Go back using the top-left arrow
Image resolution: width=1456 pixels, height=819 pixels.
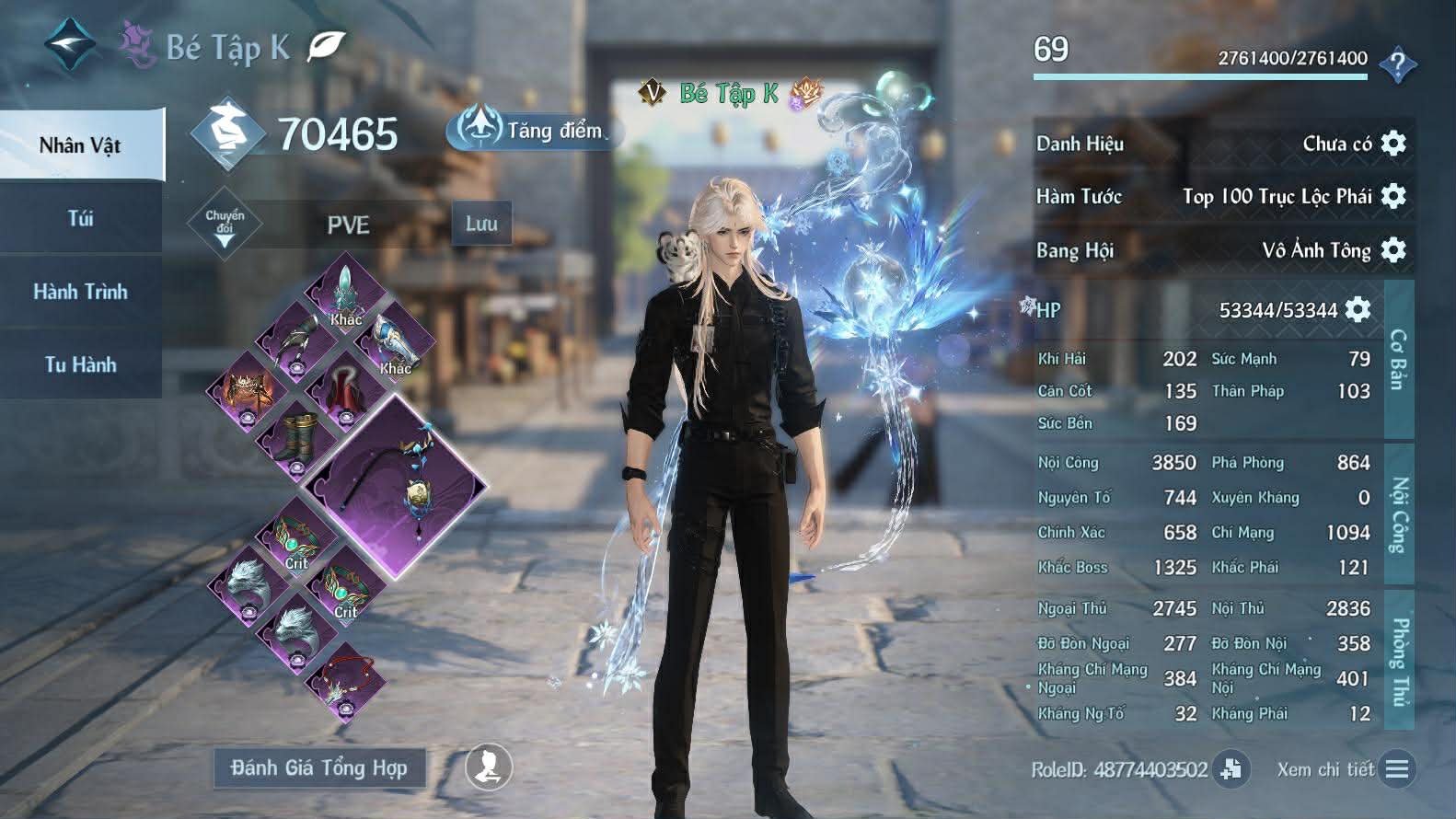click(x=70, y=44)
